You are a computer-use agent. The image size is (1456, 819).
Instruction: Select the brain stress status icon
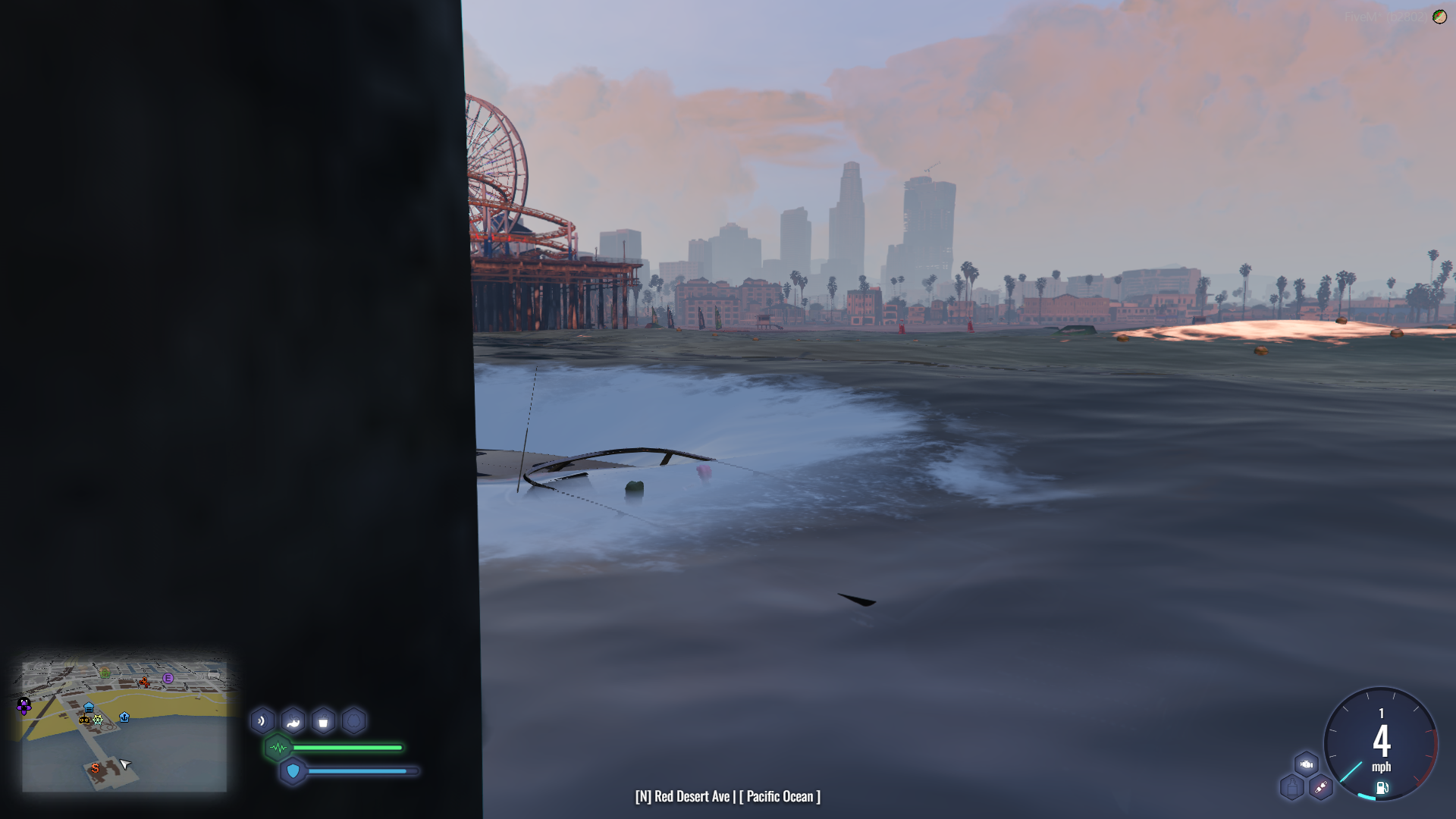point(353,721)
